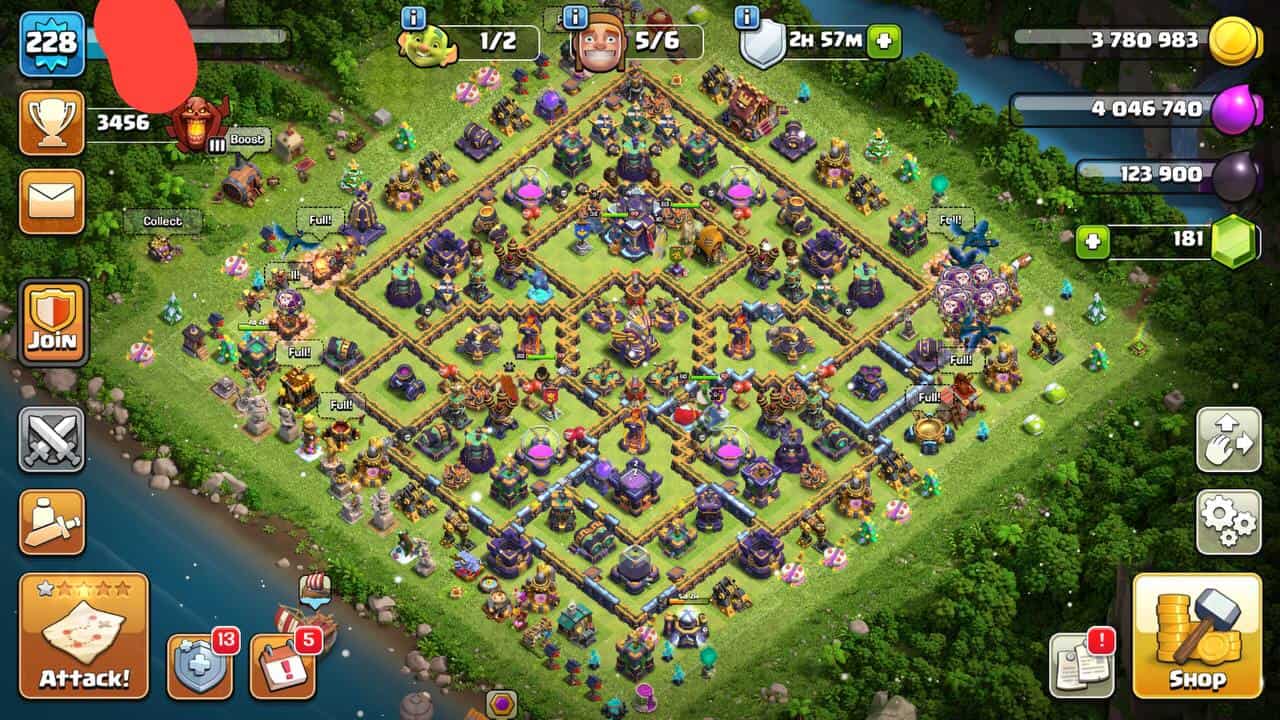Activate the Boost label
This screenshot has height=720, width=1280.
pos(248,140)
